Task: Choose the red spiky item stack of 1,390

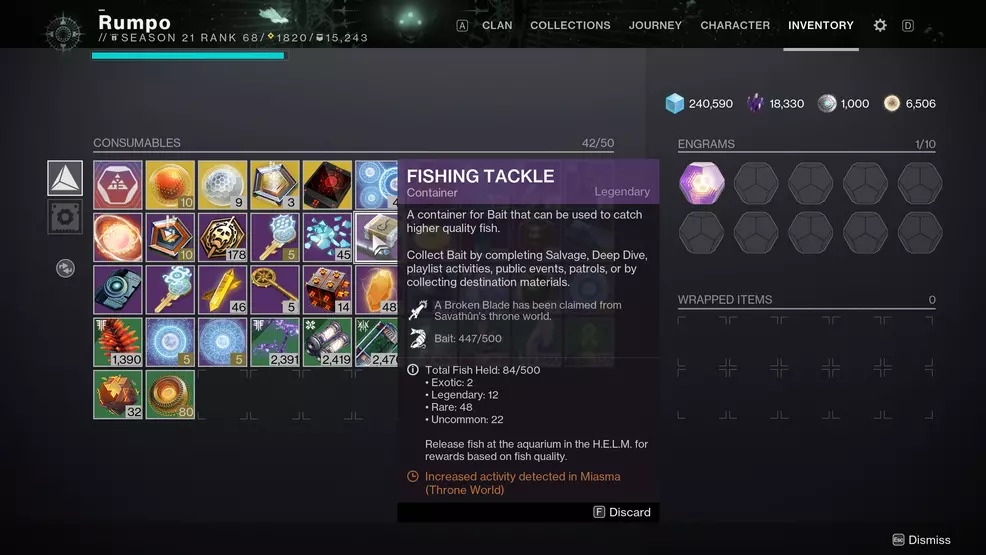Action: (118, 341)
